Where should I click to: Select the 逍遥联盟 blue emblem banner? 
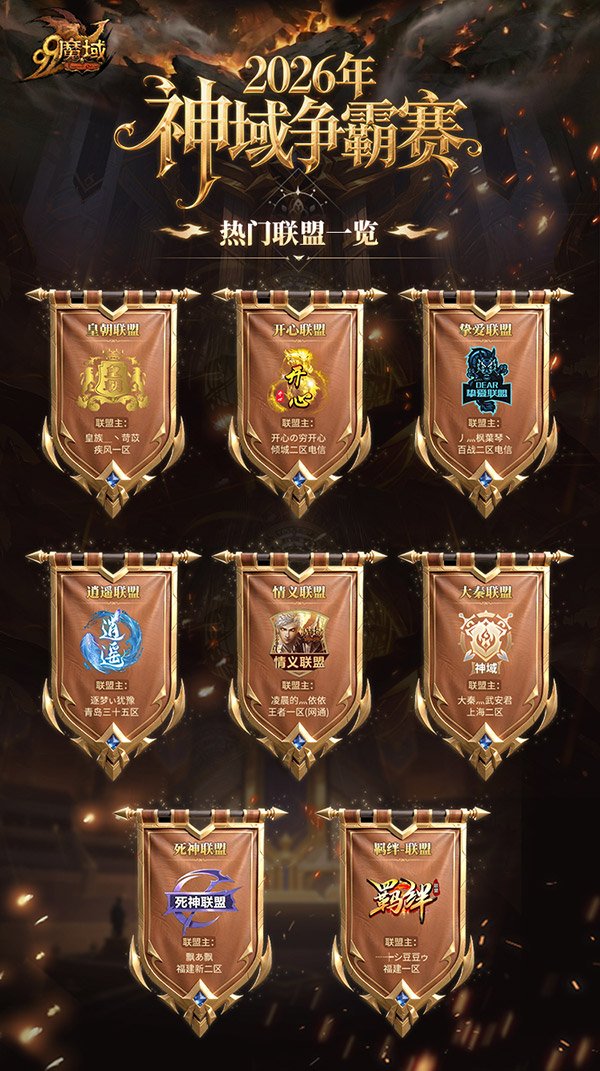(113, 650)
